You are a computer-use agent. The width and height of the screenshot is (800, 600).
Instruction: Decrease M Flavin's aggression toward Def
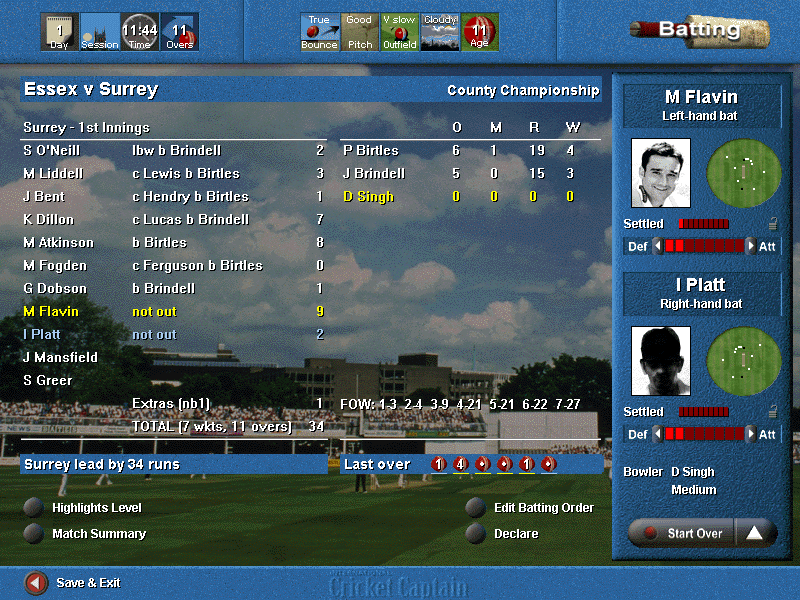tap(657, 246)
